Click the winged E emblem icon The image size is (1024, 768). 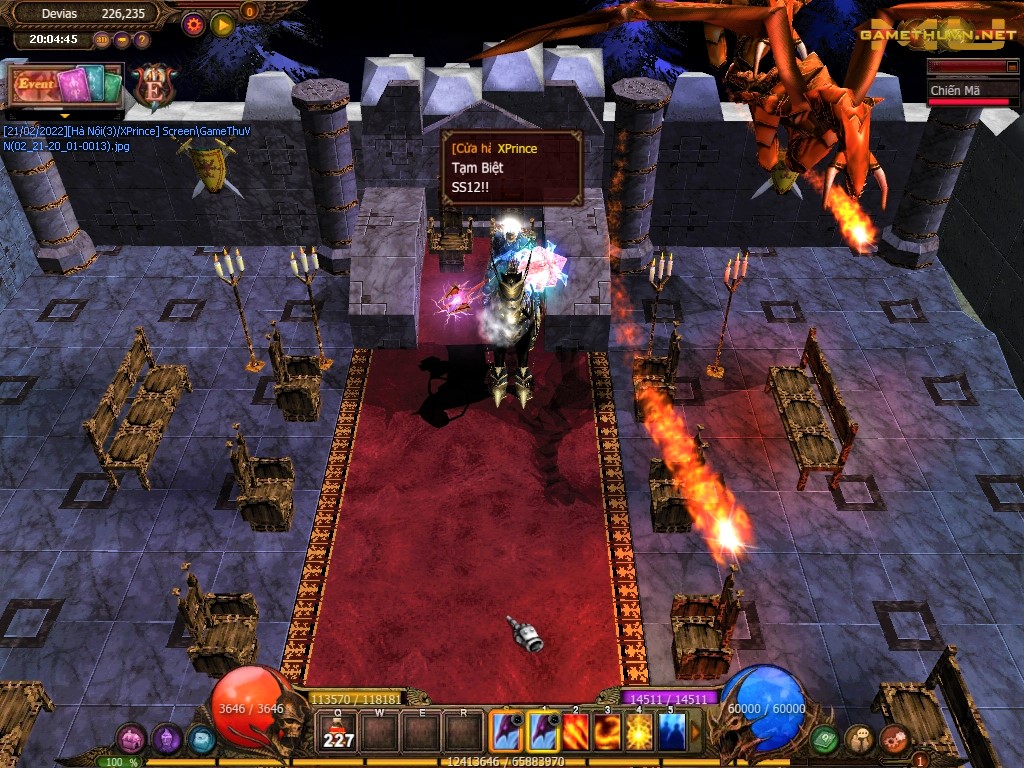(x=153, y=88)
